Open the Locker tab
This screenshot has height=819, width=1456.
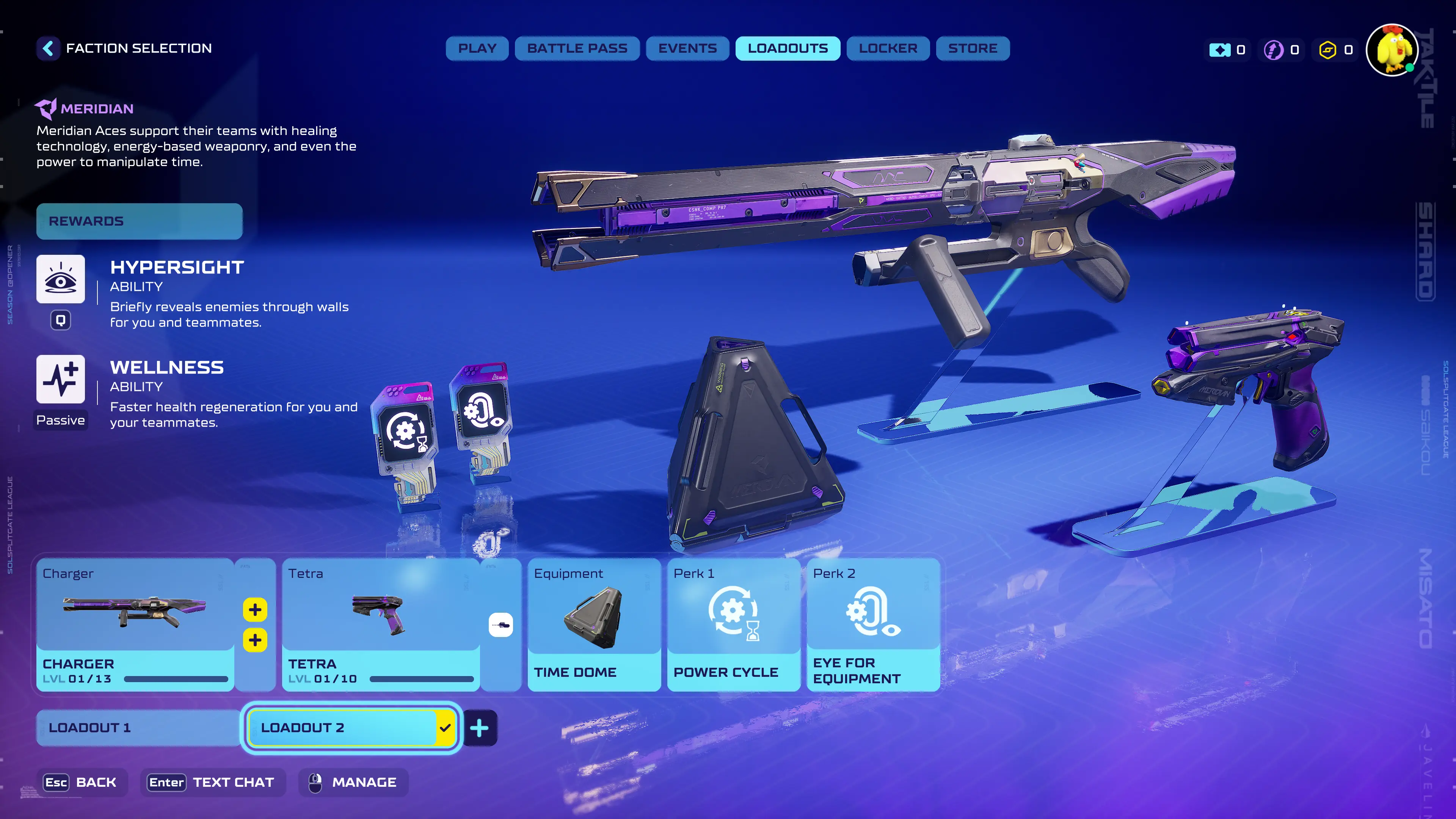point(887,49)
